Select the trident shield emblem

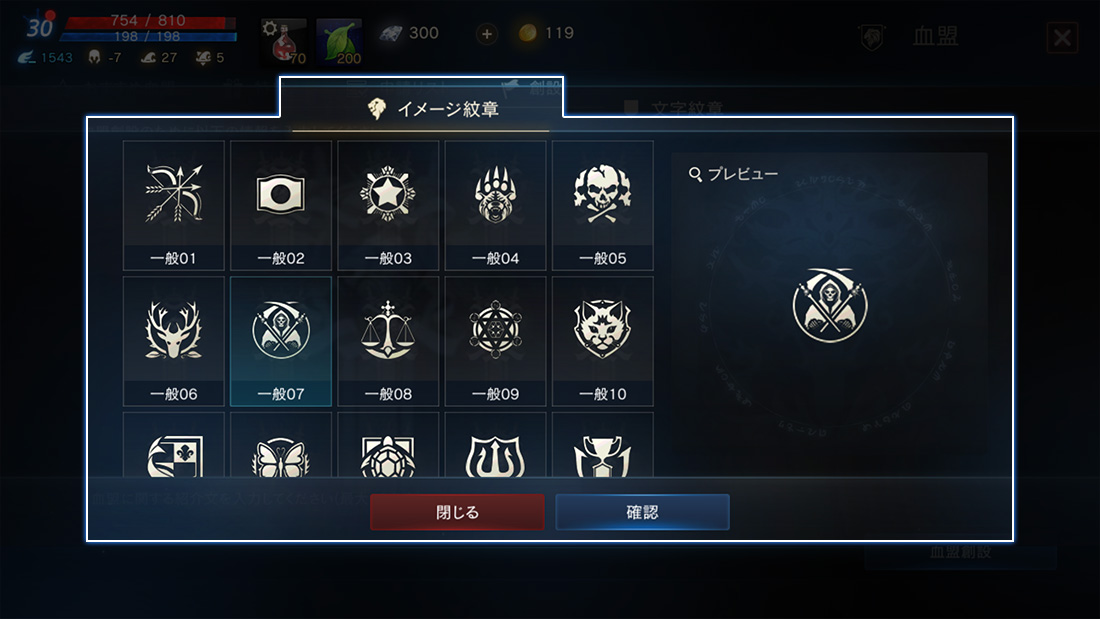[495, 454]
